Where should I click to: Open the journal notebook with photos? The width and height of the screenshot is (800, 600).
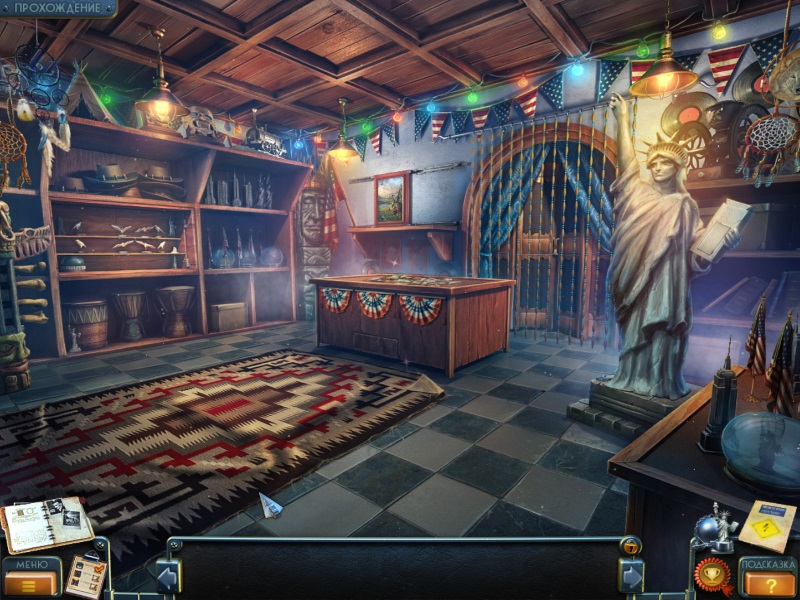(46, 522)
